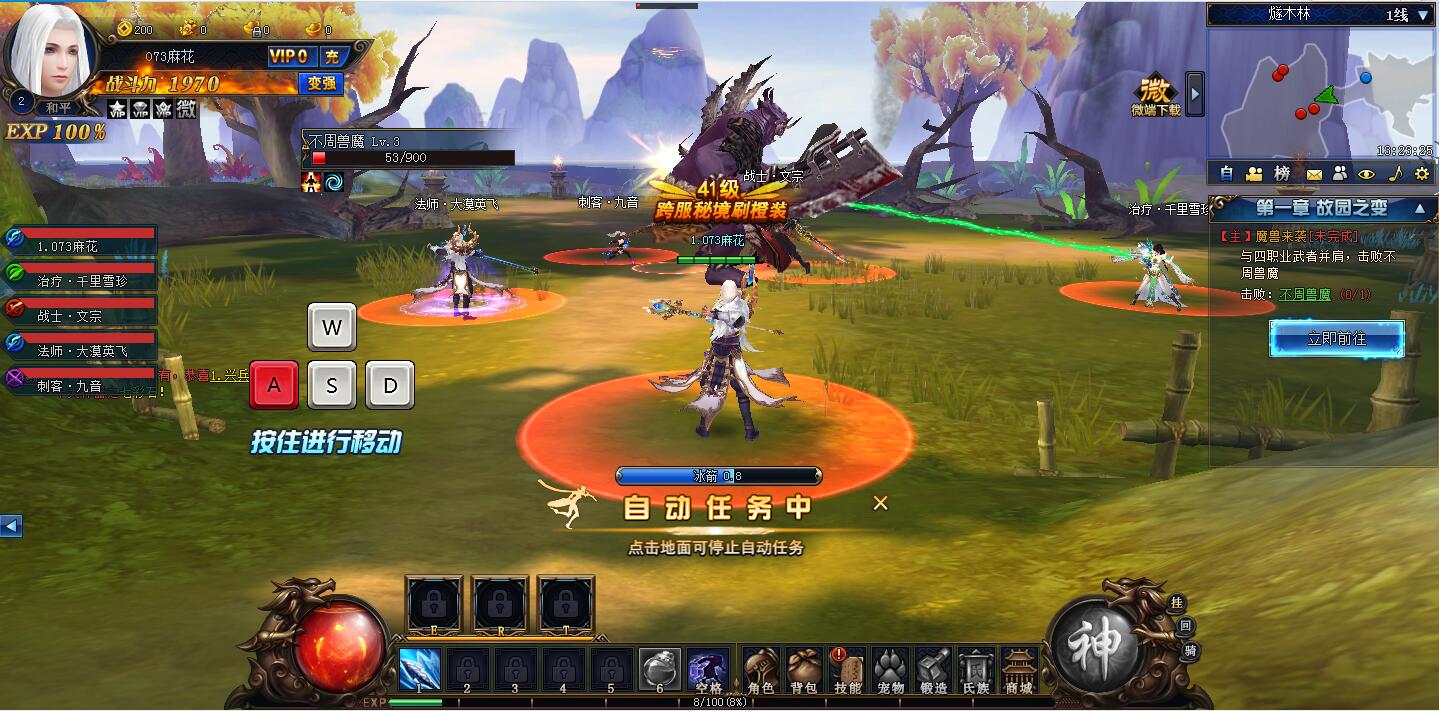Activate the ice arrow skill in slot 1
Screen dimensions: 1439x711
[420, 668]
